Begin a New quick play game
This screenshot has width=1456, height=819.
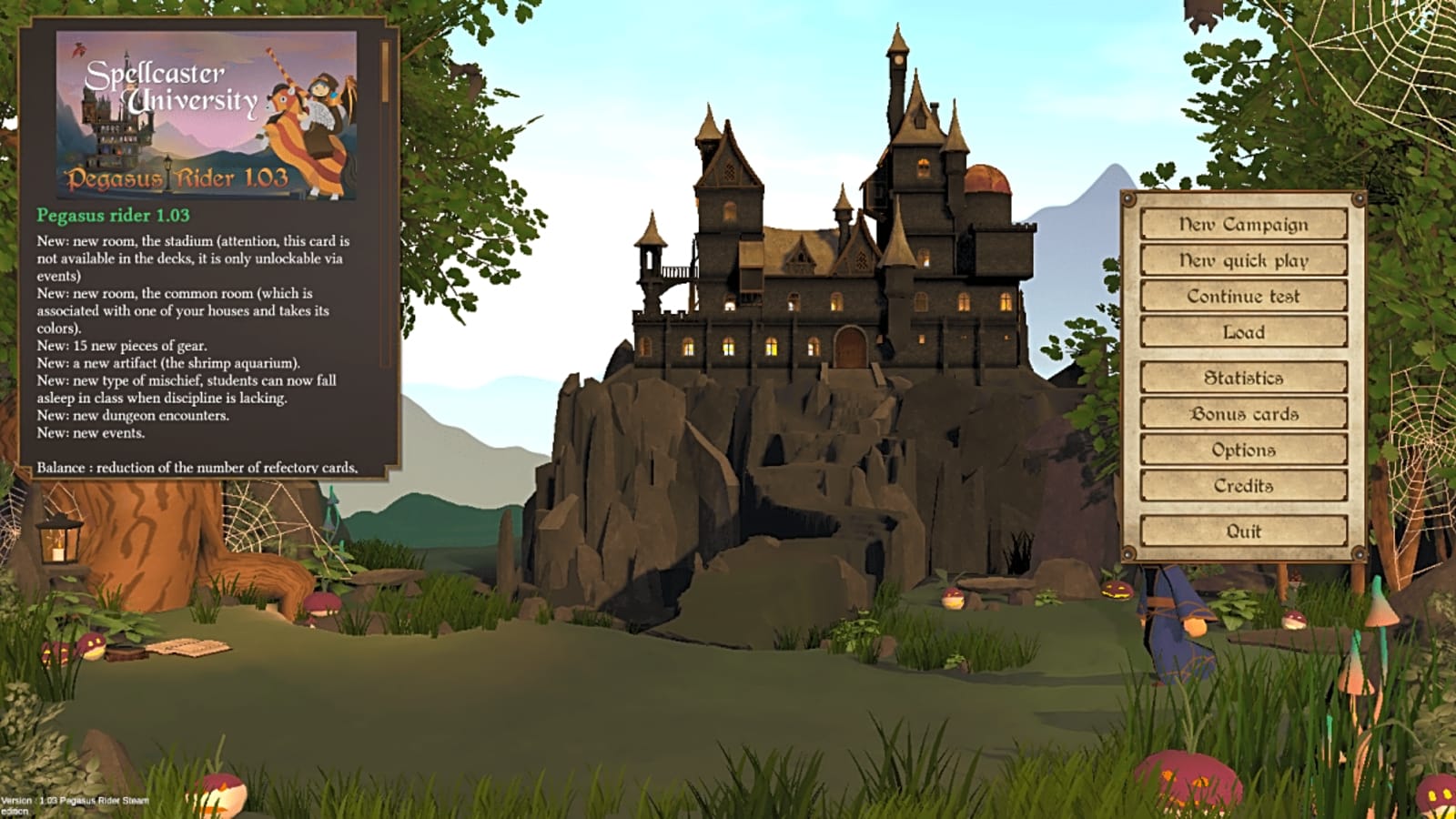click(1242, 259)
